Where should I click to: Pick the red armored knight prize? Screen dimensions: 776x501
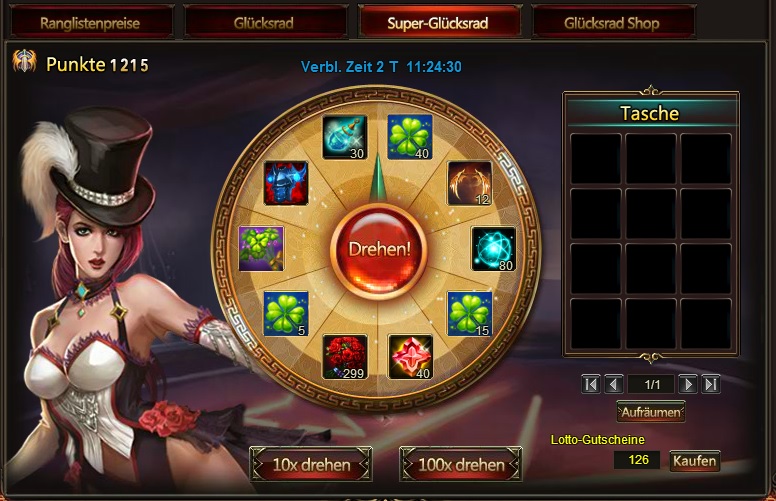(x=286, y=184)
